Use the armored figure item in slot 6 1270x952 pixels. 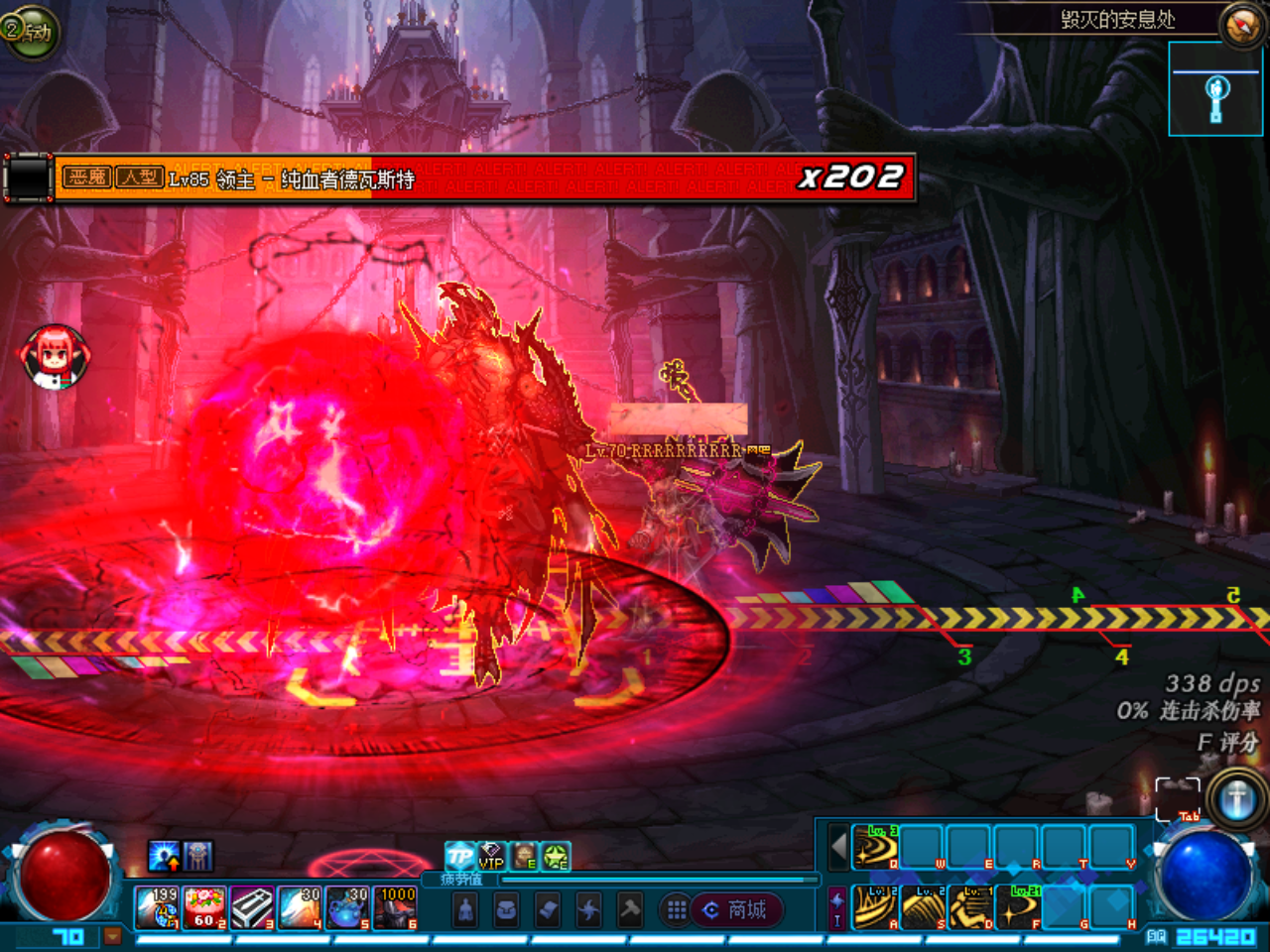[x=395, y=907]
